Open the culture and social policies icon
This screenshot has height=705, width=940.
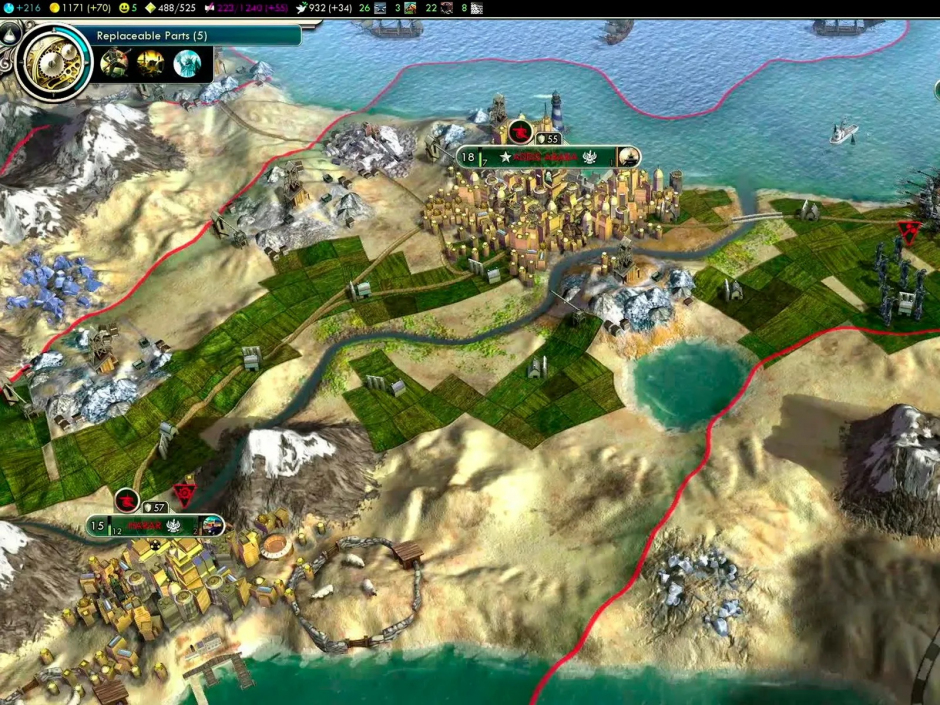[210, 8]
